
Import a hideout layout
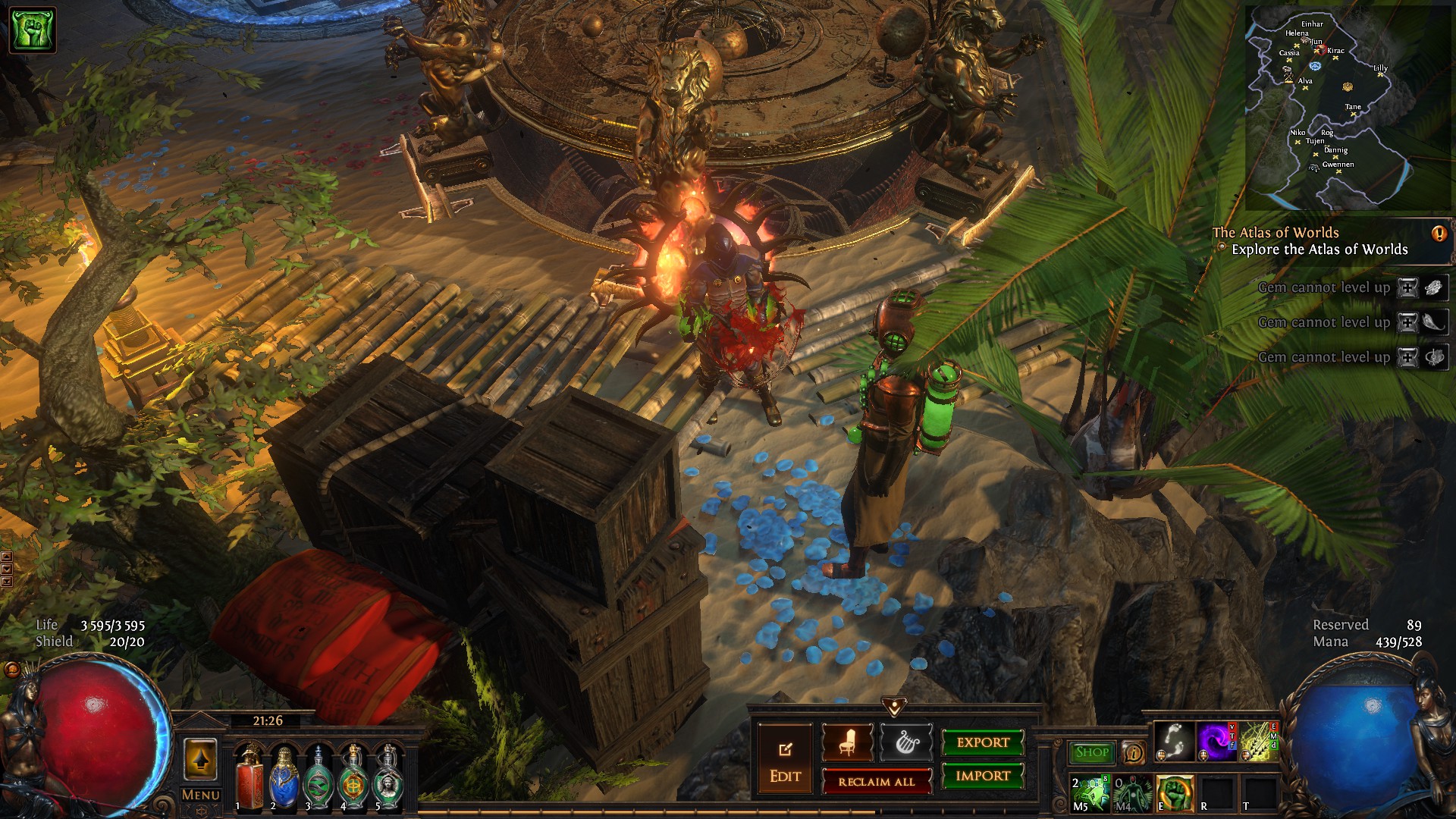click(983, 776)
